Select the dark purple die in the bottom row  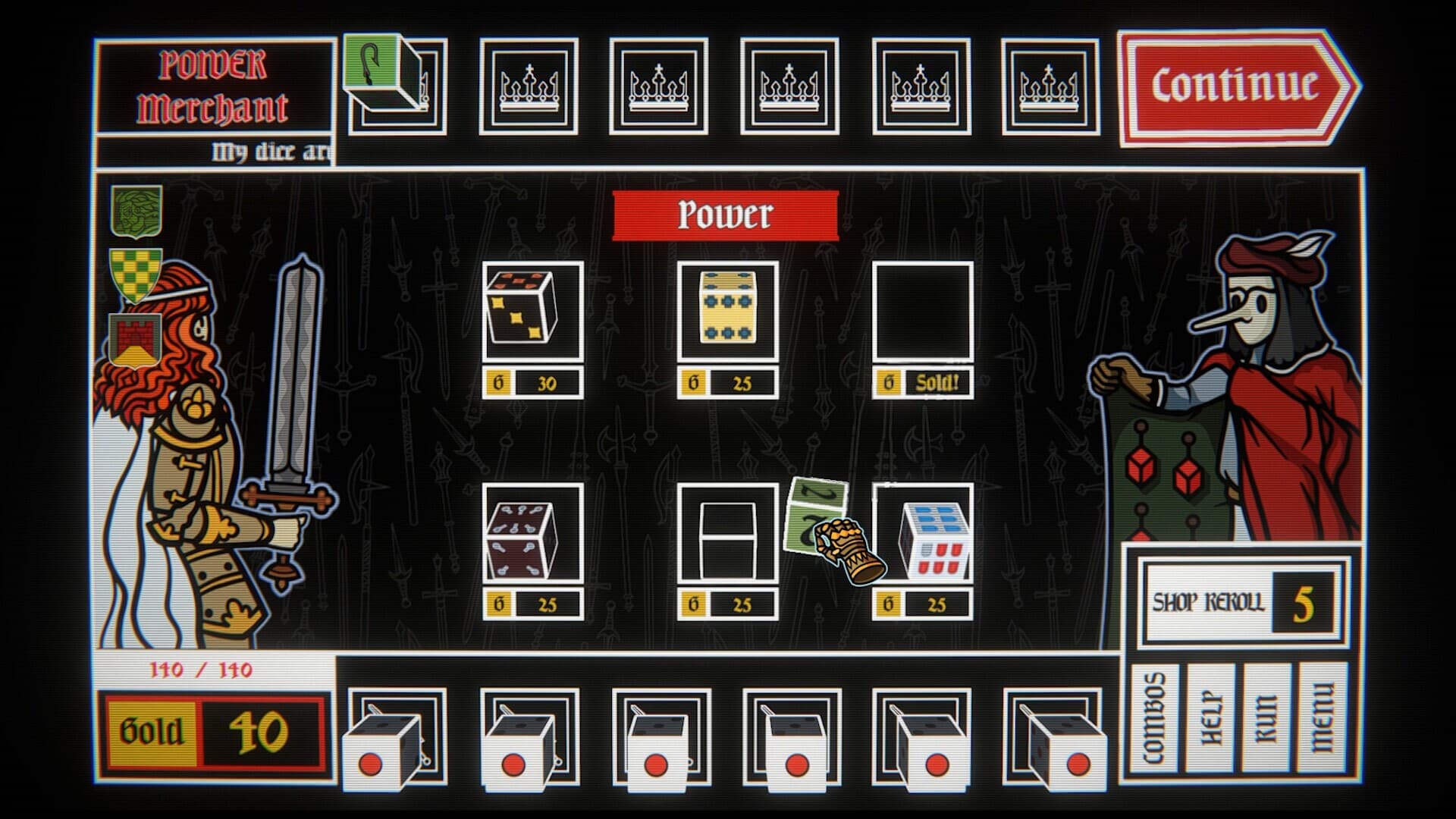523,538
